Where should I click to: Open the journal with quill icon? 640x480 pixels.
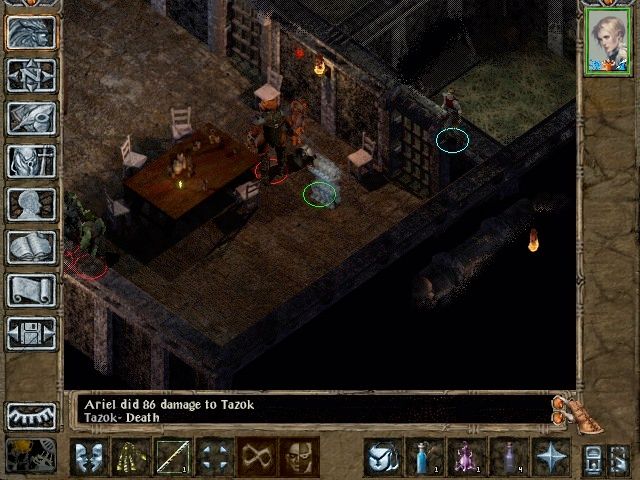pyautogui.click(x=31, y=117)
